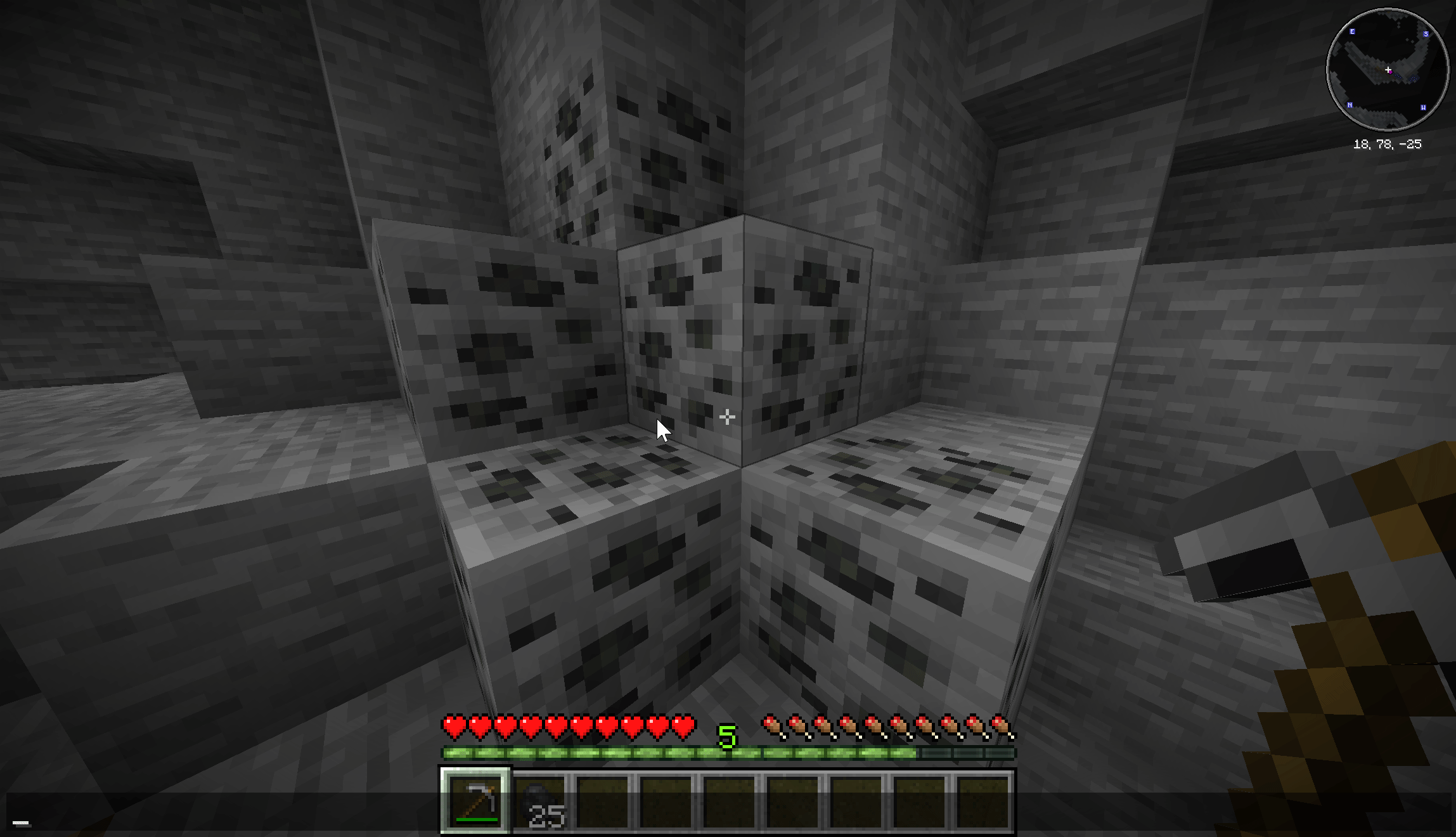This screenshot has height=837, width=1456.
Task: Toggle the N compass marker on the minimap
Action: 1350,105
